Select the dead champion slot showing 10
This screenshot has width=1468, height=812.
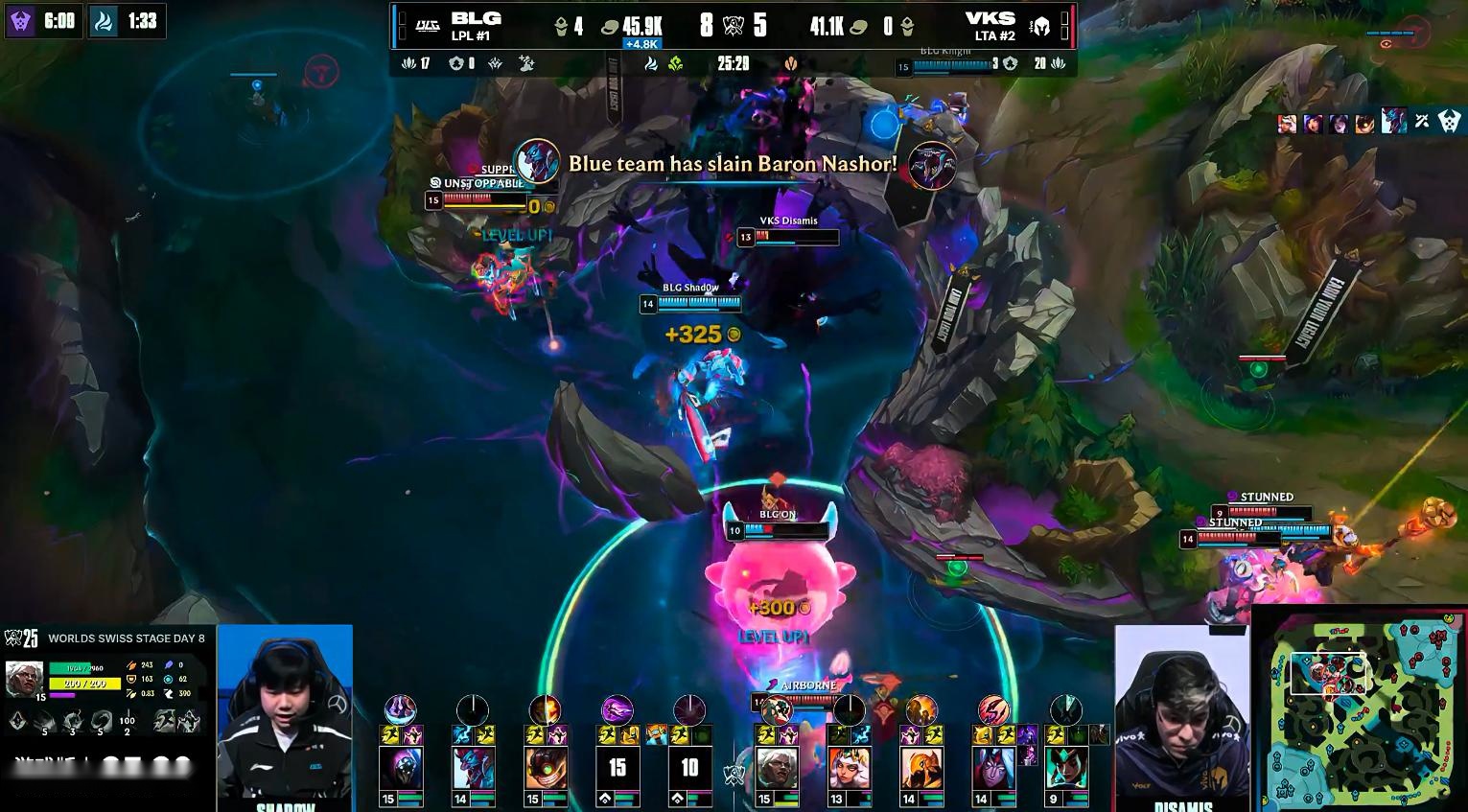[x=689, y=769]
